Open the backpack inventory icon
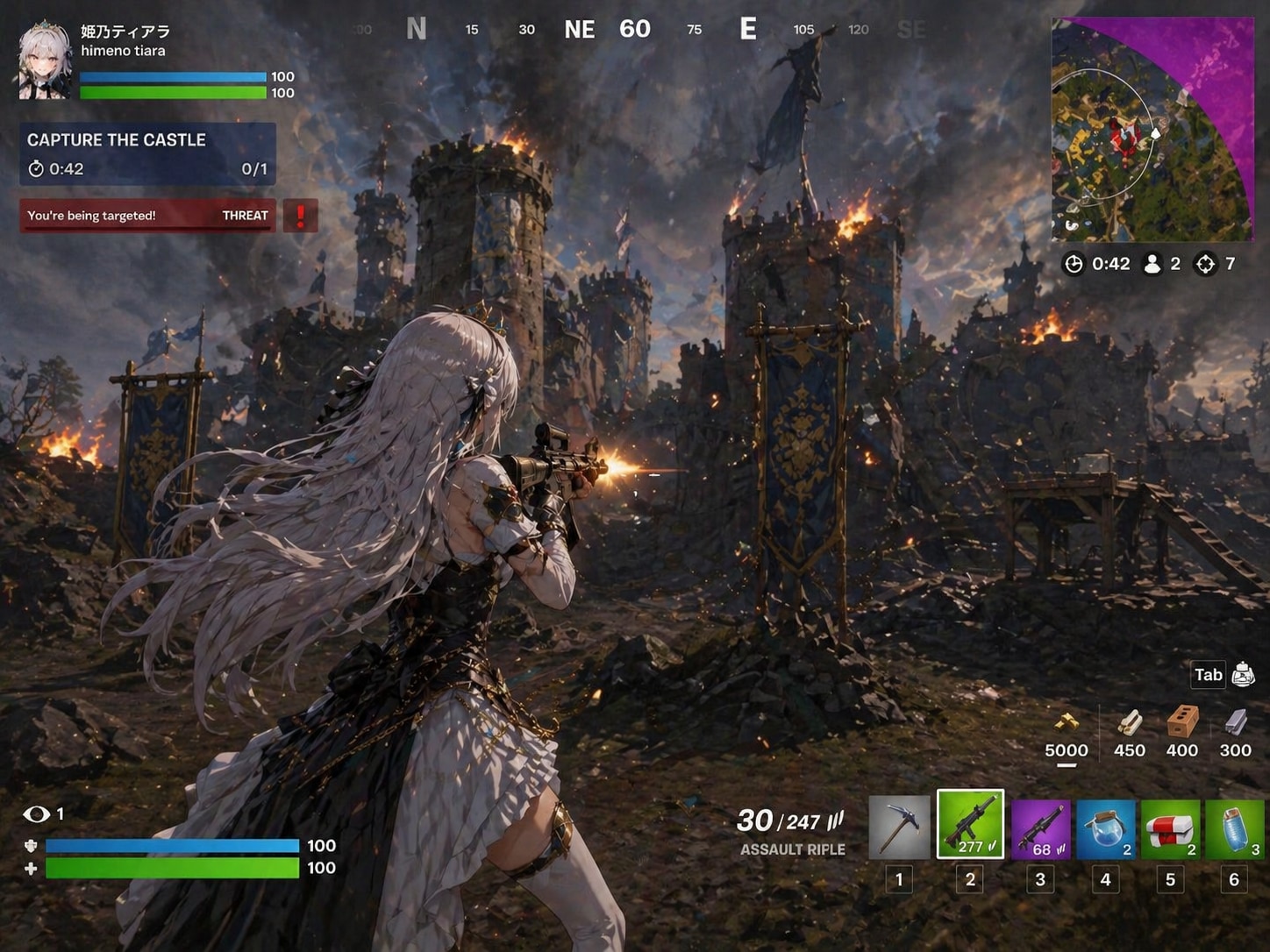Screen dimensions: 1270x952 click(x=1243, y=674)
